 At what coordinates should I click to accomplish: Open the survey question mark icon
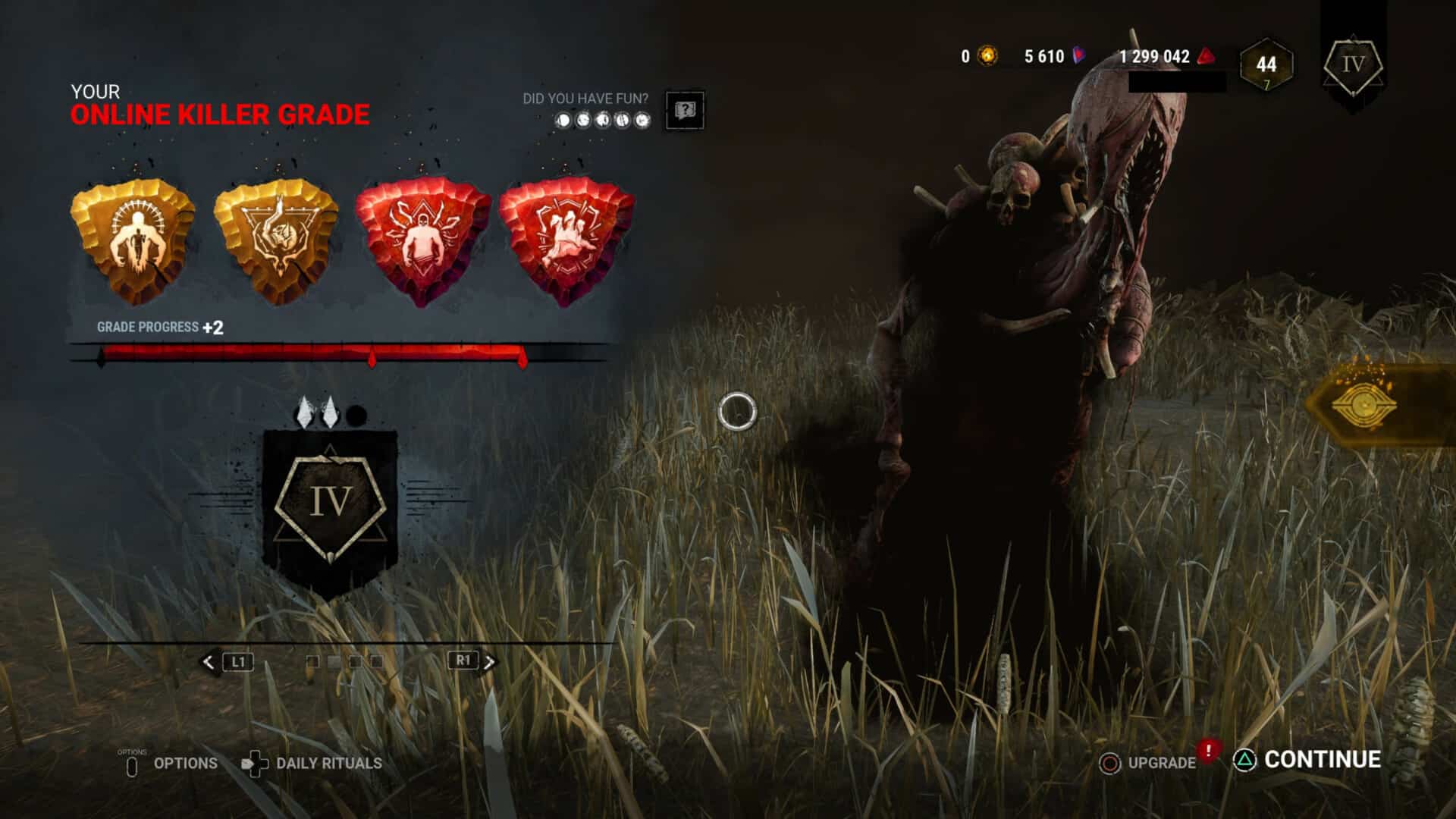point(685,111)
